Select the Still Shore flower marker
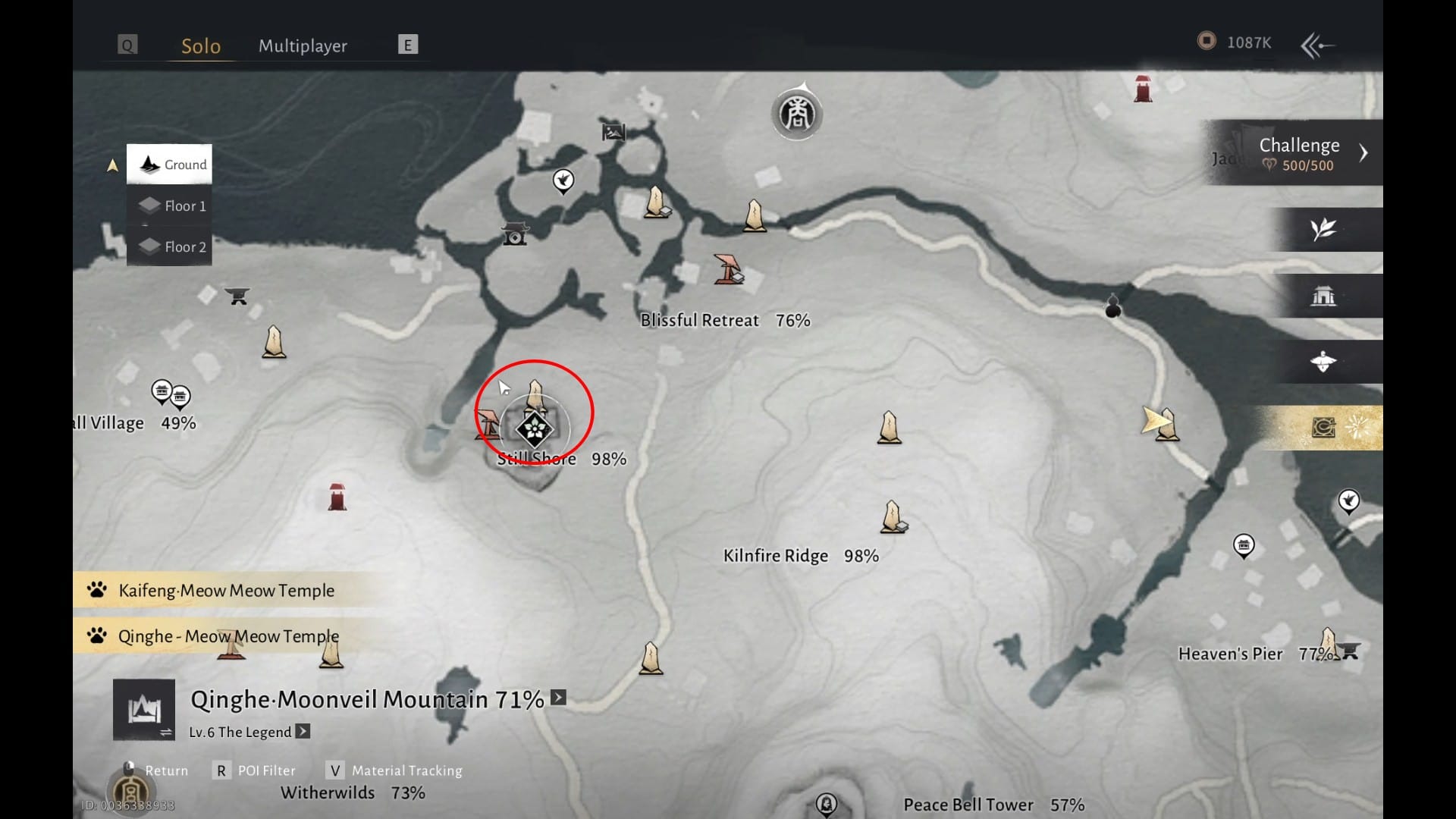The width and height of the screenshot is (1456, 819). (x=535, y=429)
